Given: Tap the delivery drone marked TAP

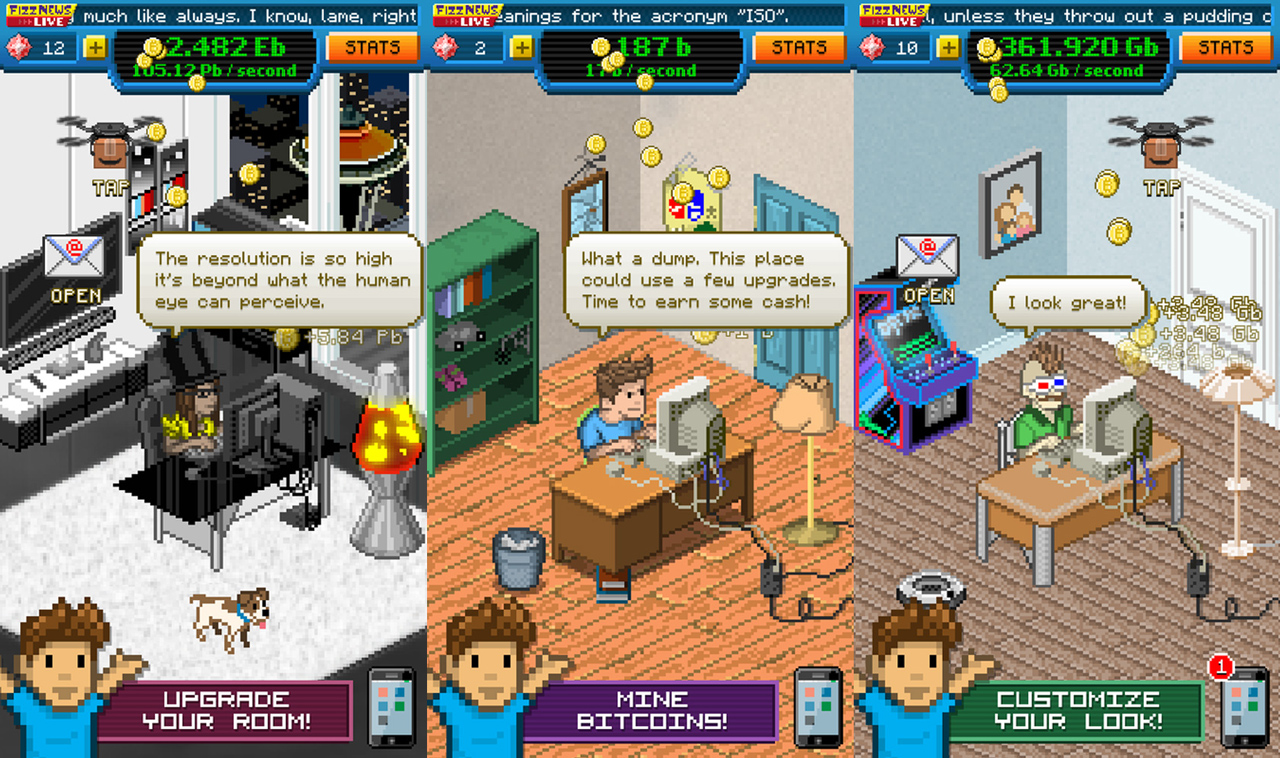Looking at the screenshot, I should 108,145.
